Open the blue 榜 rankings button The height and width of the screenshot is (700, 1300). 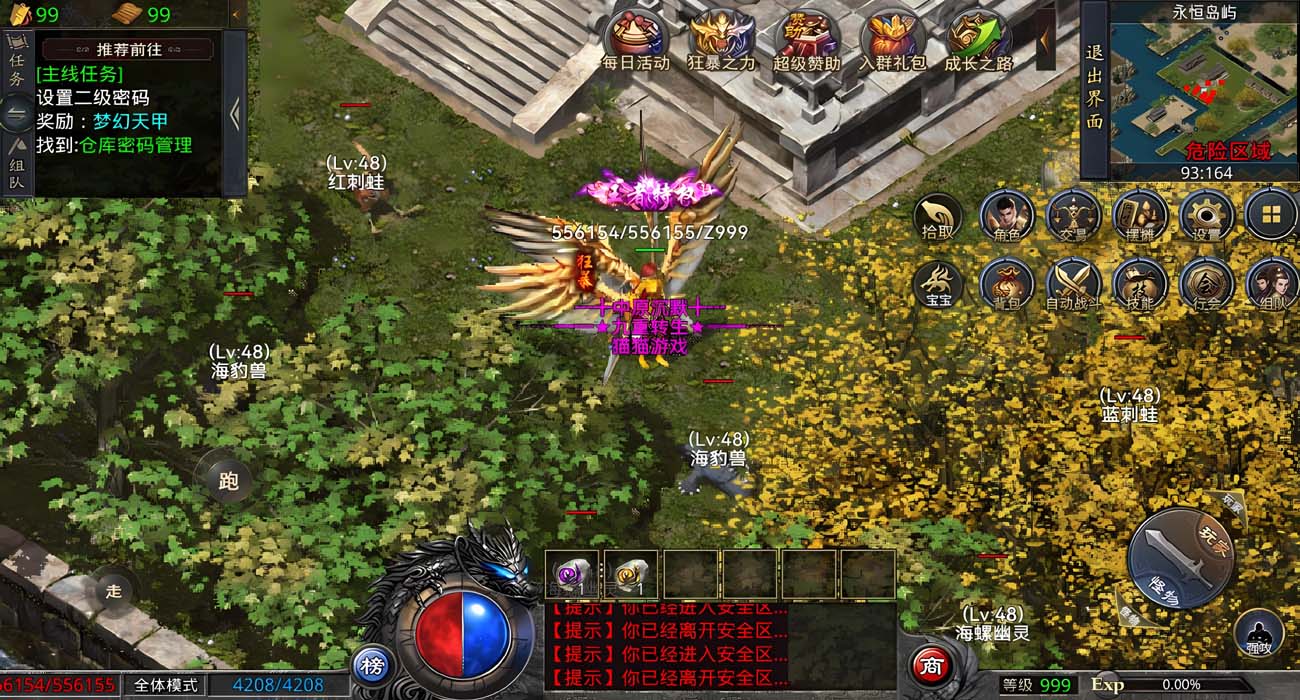pos(372,666)
